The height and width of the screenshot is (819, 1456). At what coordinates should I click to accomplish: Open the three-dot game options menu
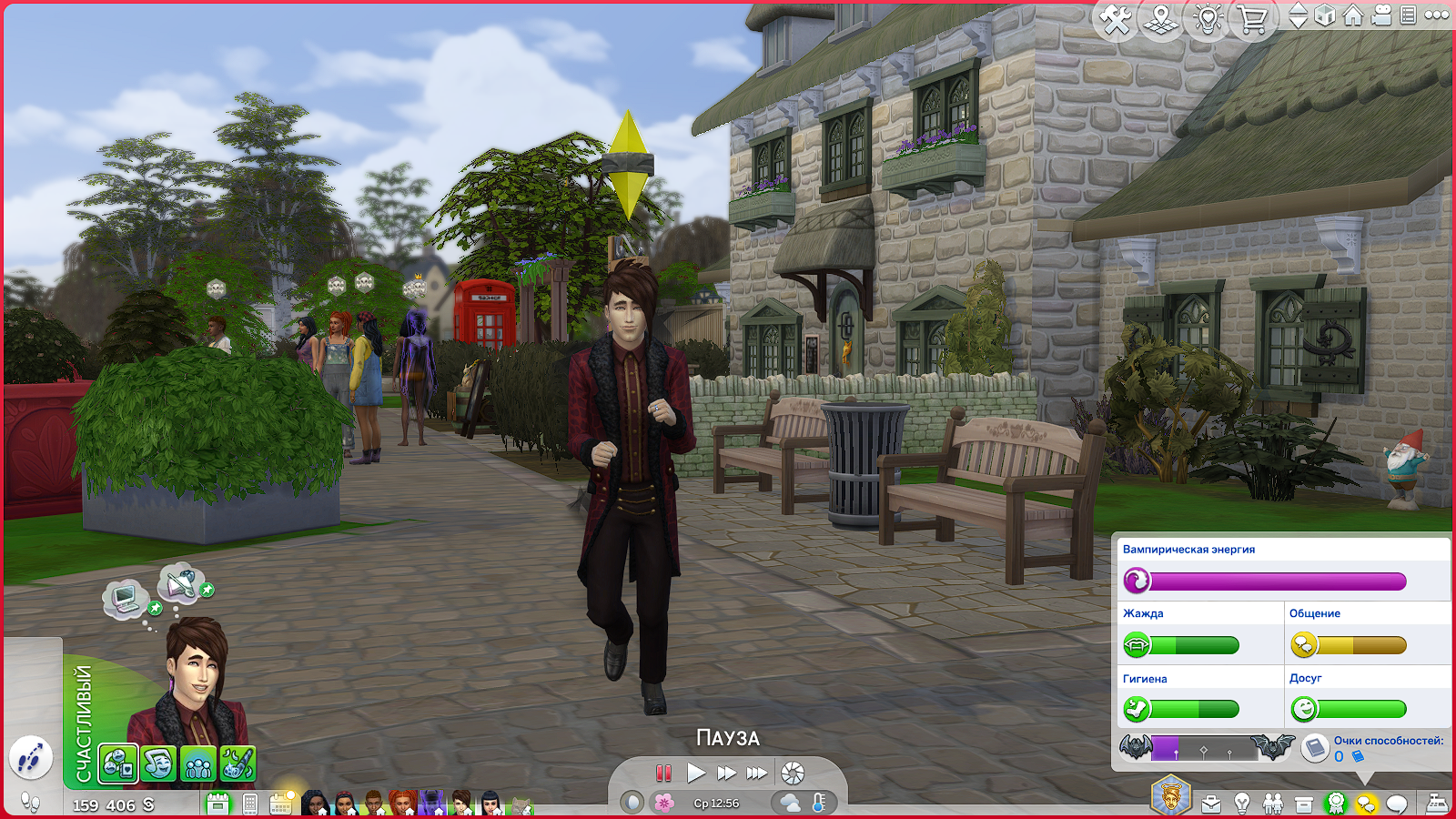point(1437,15)
